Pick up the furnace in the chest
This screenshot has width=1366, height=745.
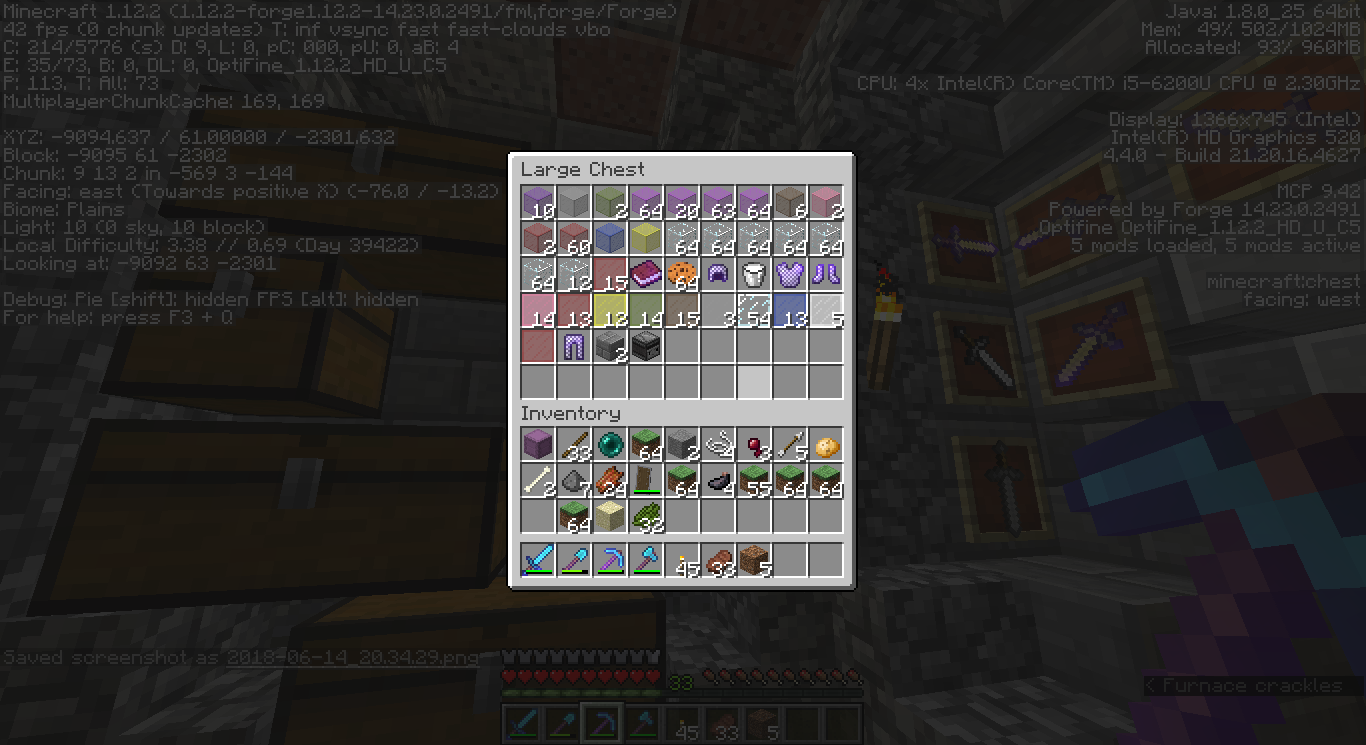[x=646, y=345]
